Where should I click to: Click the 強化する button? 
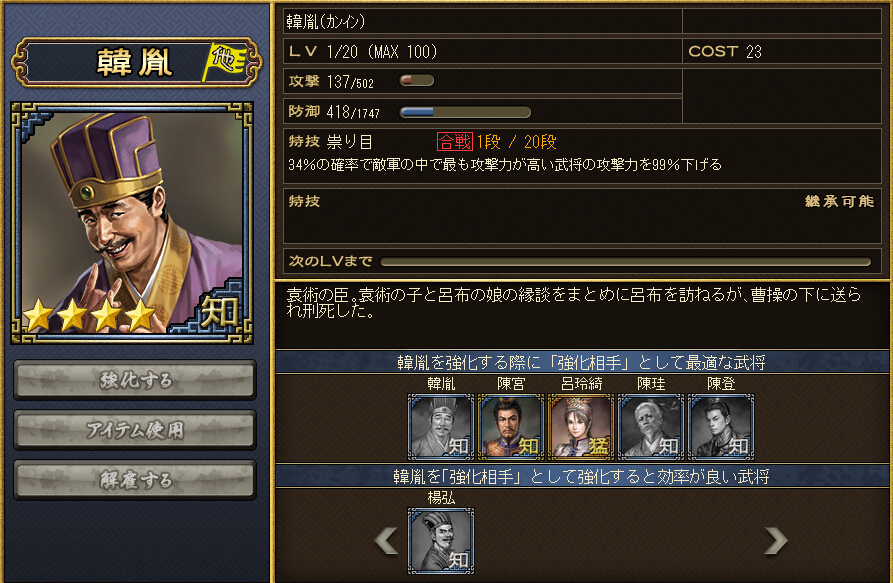coord(135,380)
